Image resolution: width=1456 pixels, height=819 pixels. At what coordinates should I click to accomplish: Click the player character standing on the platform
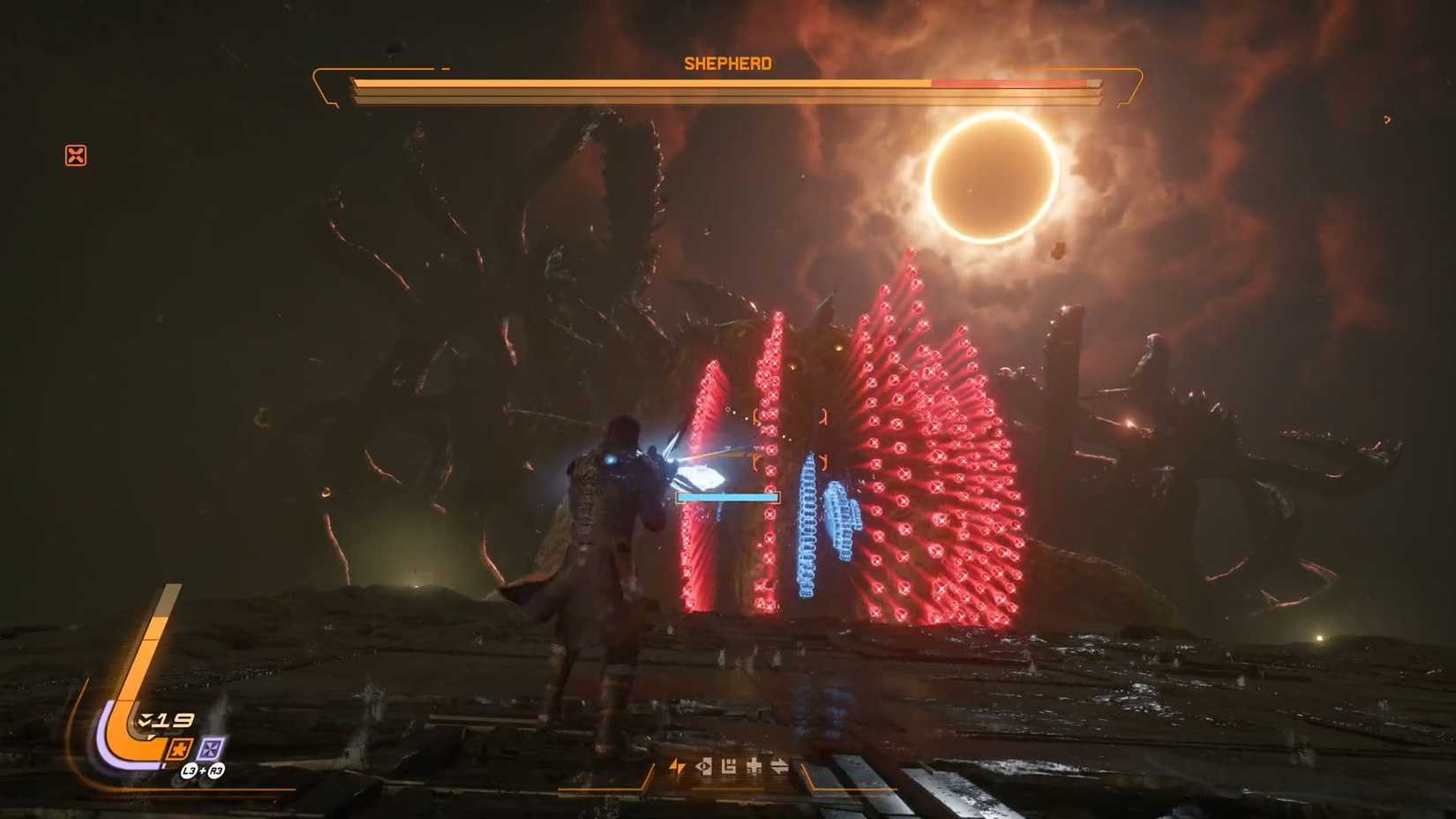click(x=609, y=547)
